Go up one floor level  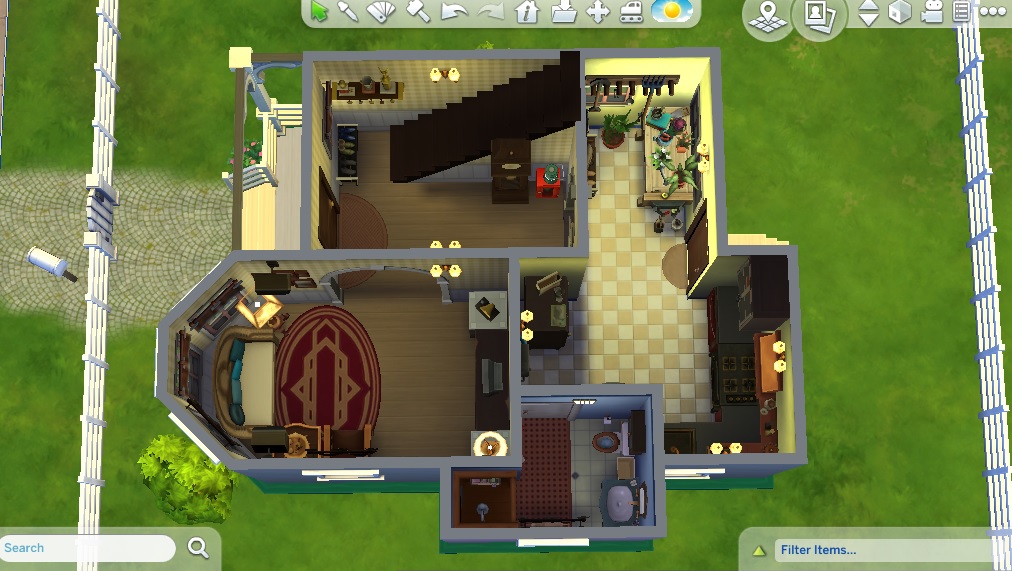pyautogui.click(x=869, y=6)
